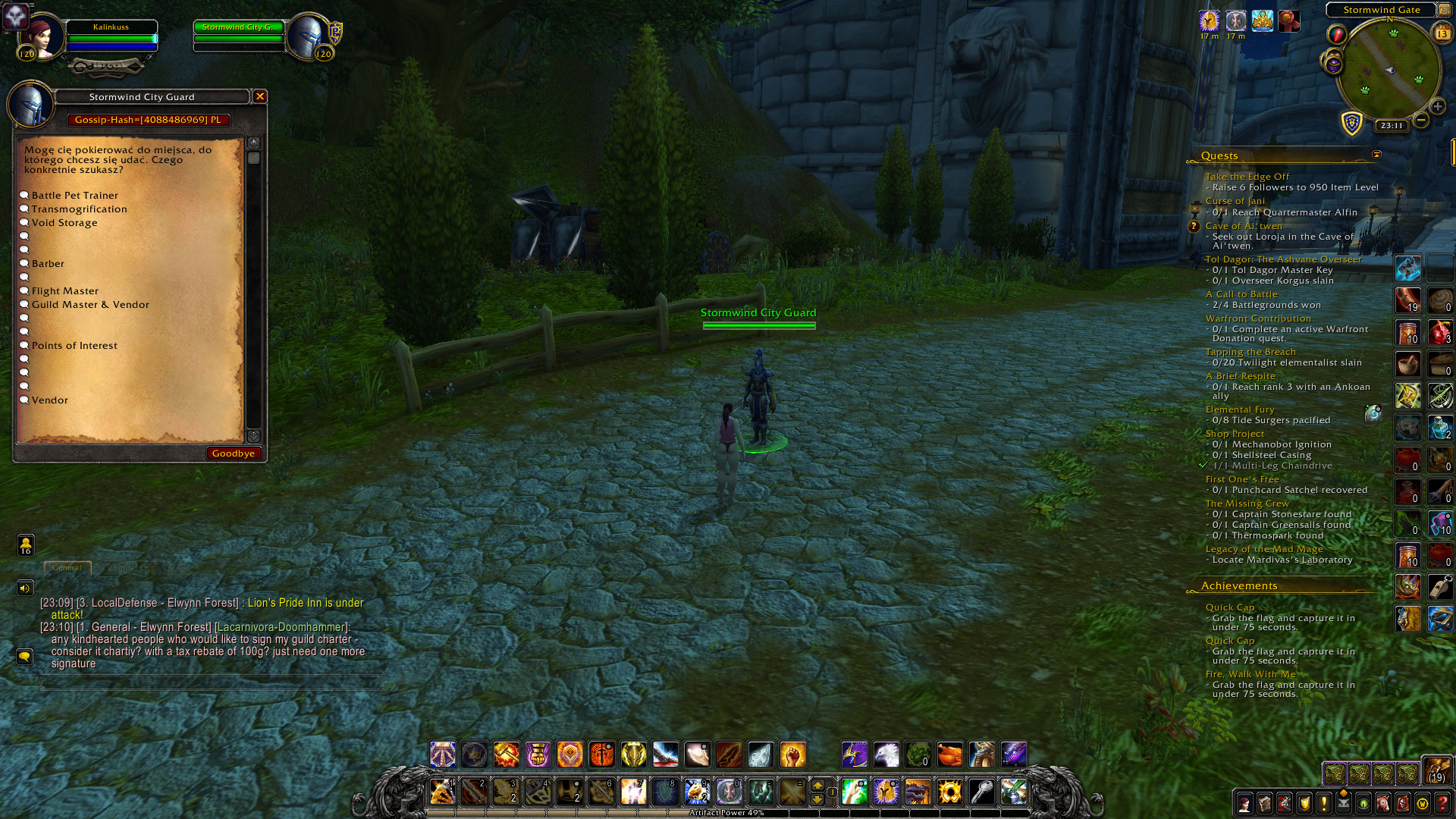Select the General chat tab
The image size is (1456, 819).
tap(67, 567)
